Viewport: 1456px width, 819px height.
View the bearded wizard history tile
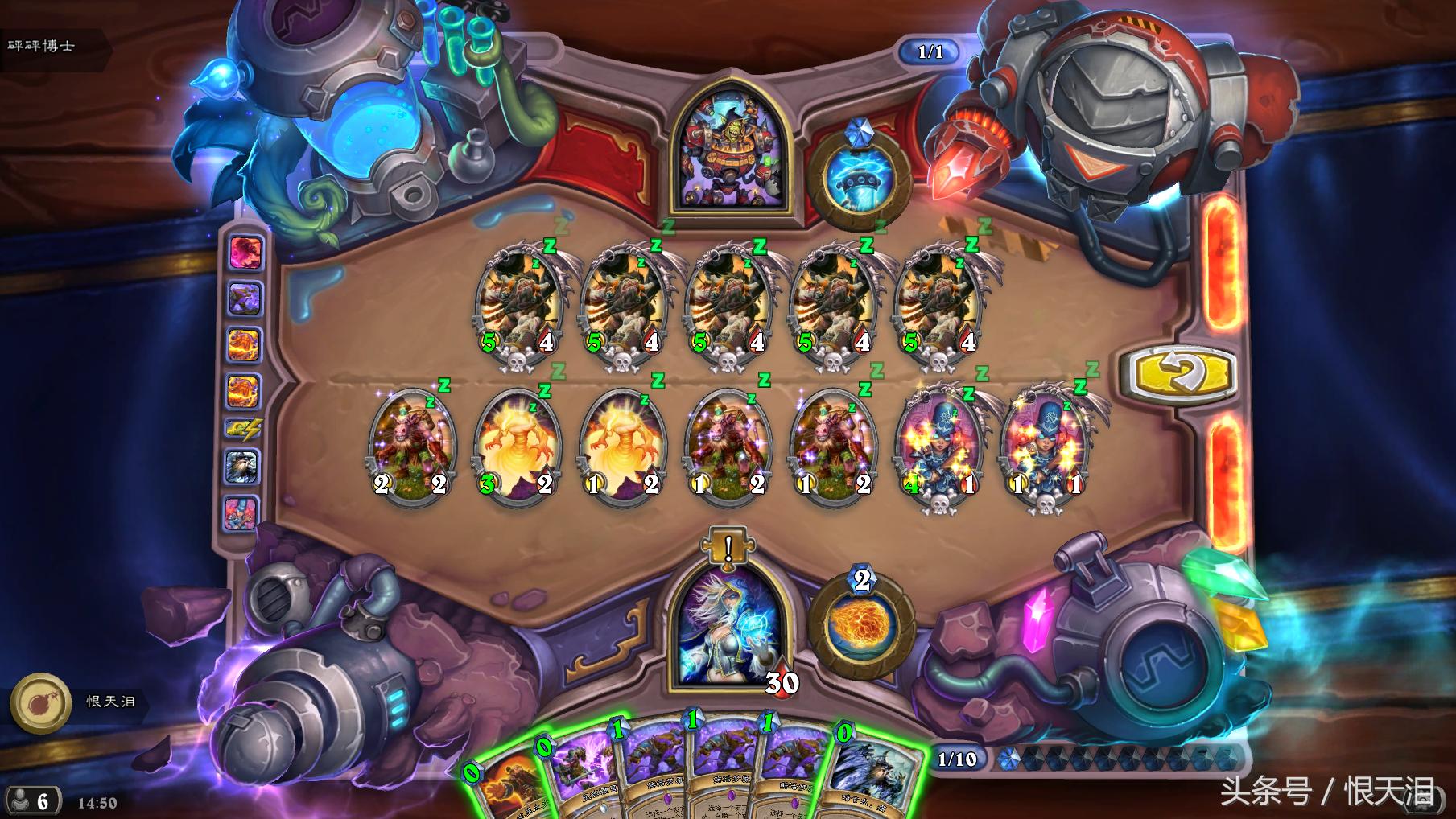click(242, 466)
